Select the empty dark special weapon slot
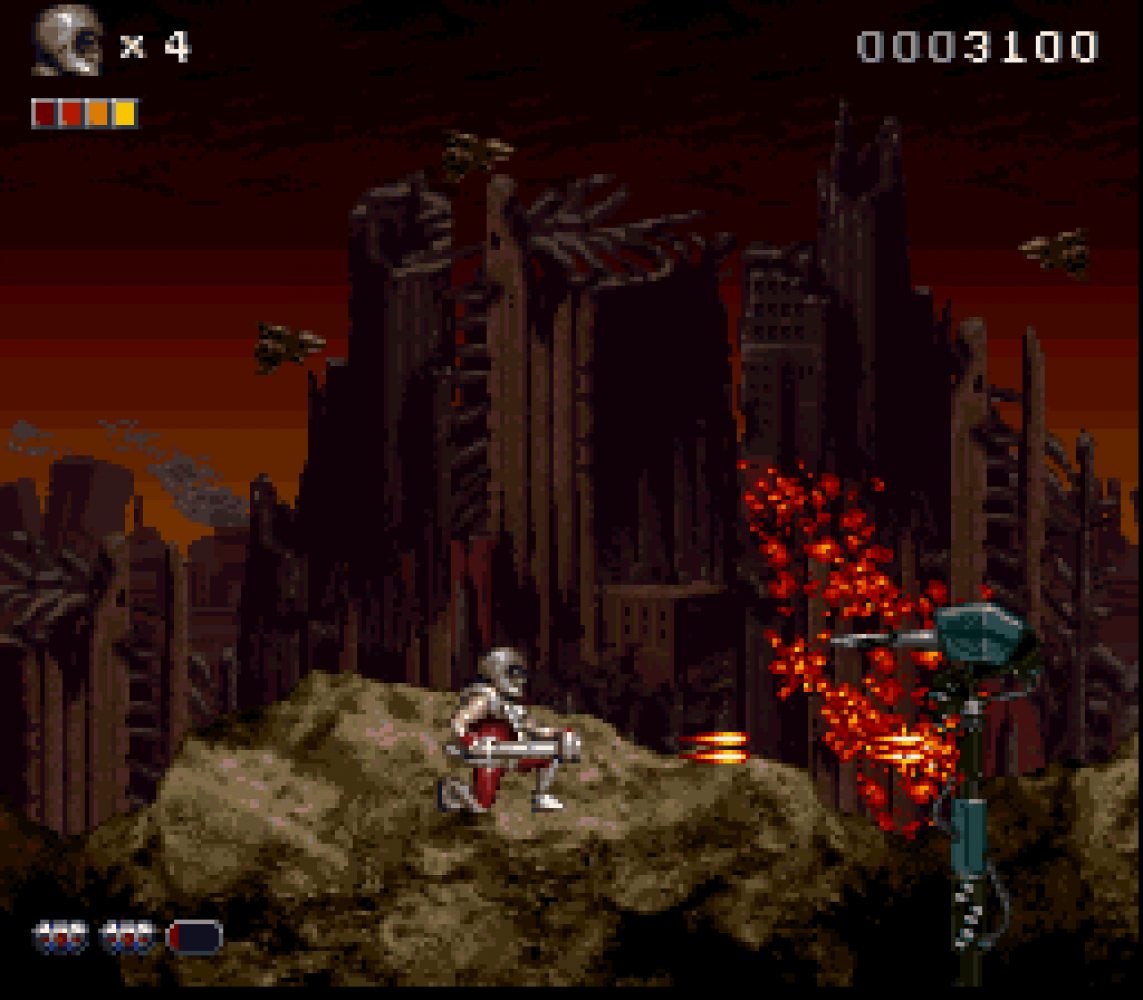Image resolution: width=1143 pixels, height=1000 pixels. [x=195, y=937]
